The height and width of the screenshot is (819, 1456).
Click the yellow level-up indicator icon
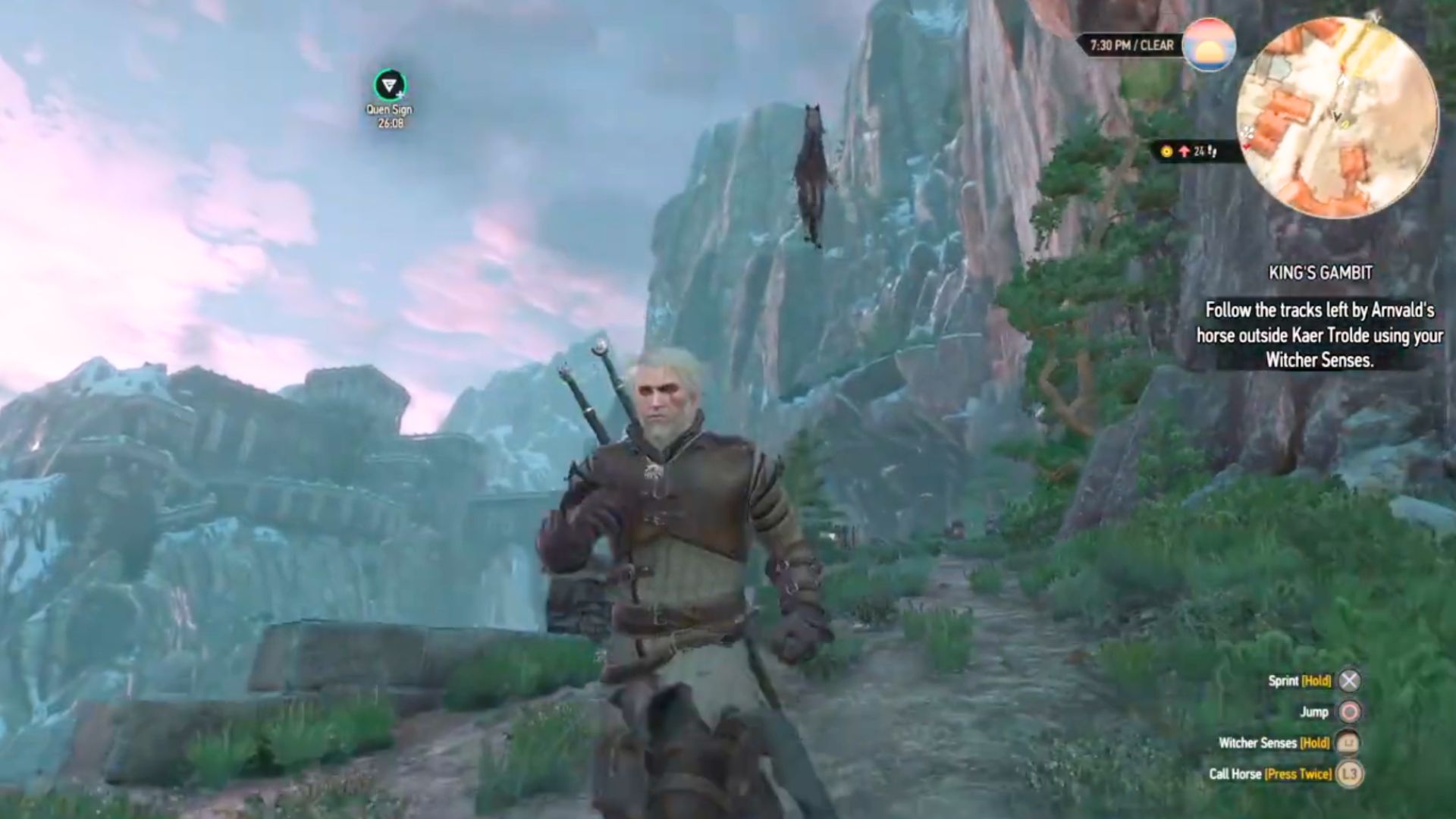pos(1168,150)
